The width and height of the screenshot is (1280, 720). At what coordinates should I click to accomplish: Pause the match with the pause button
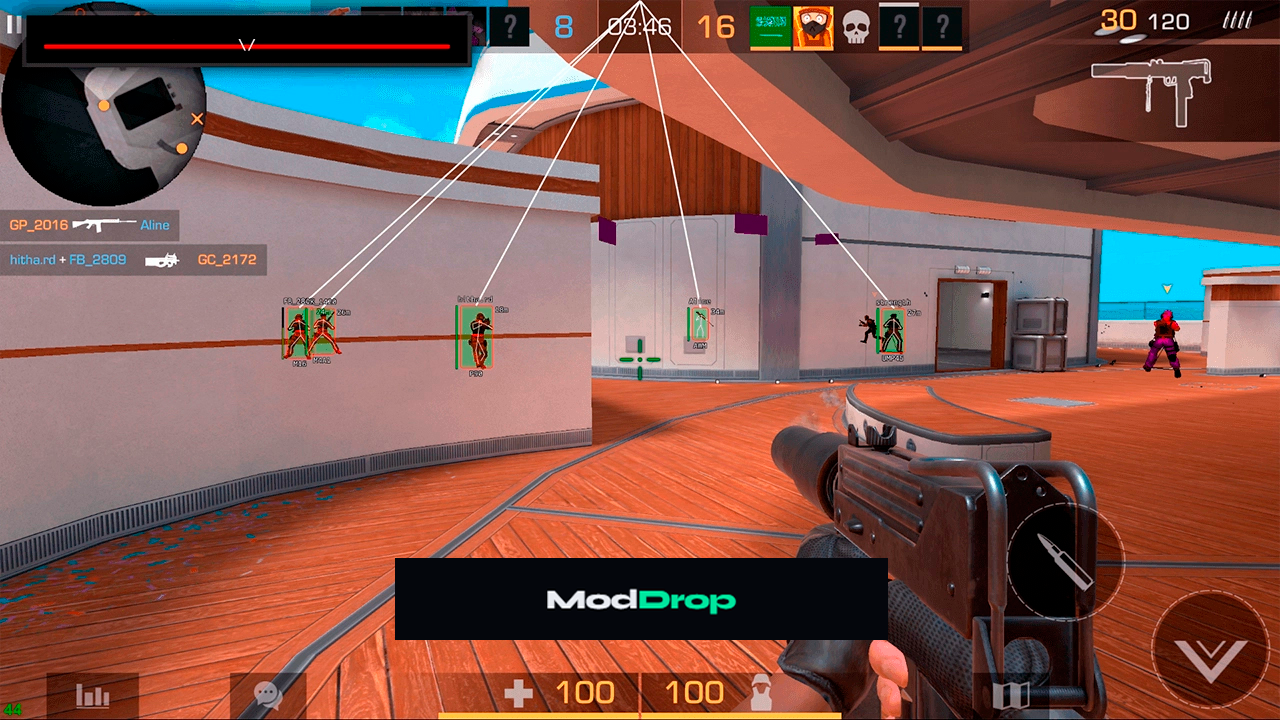click(13, 24)
